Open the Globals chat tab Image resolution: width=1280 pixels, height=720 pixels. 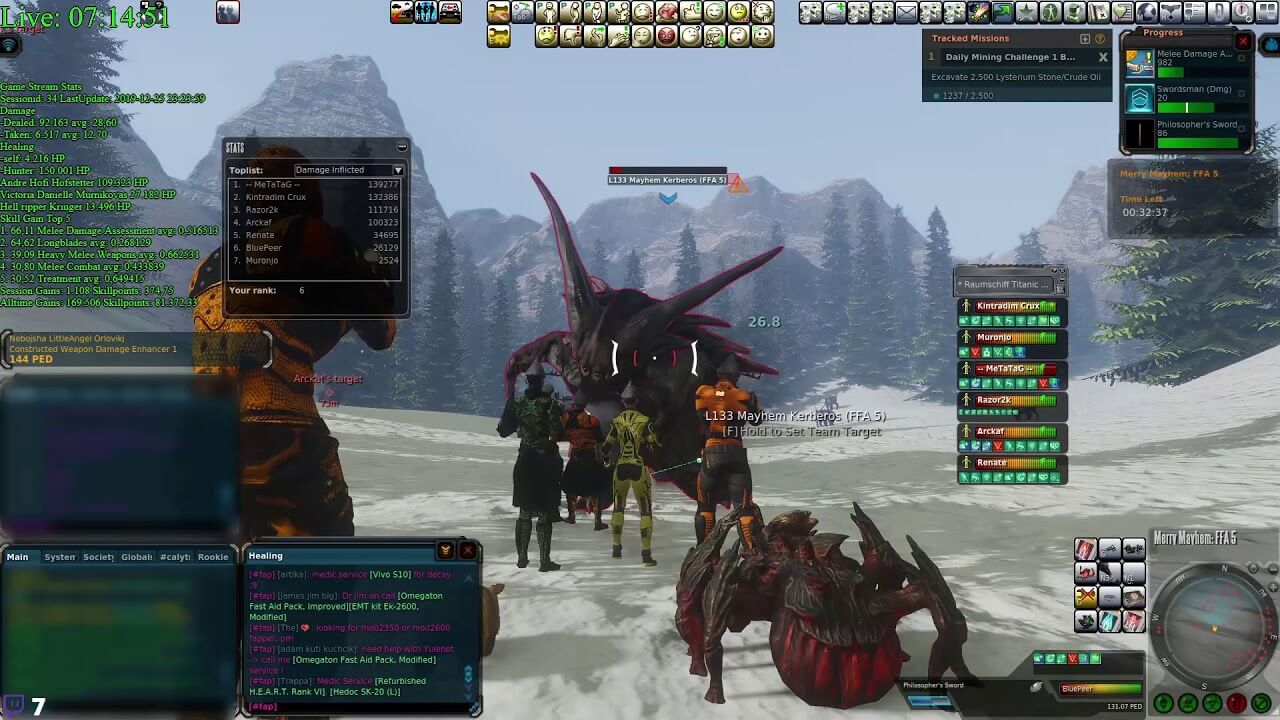click(x=137, y=557)
